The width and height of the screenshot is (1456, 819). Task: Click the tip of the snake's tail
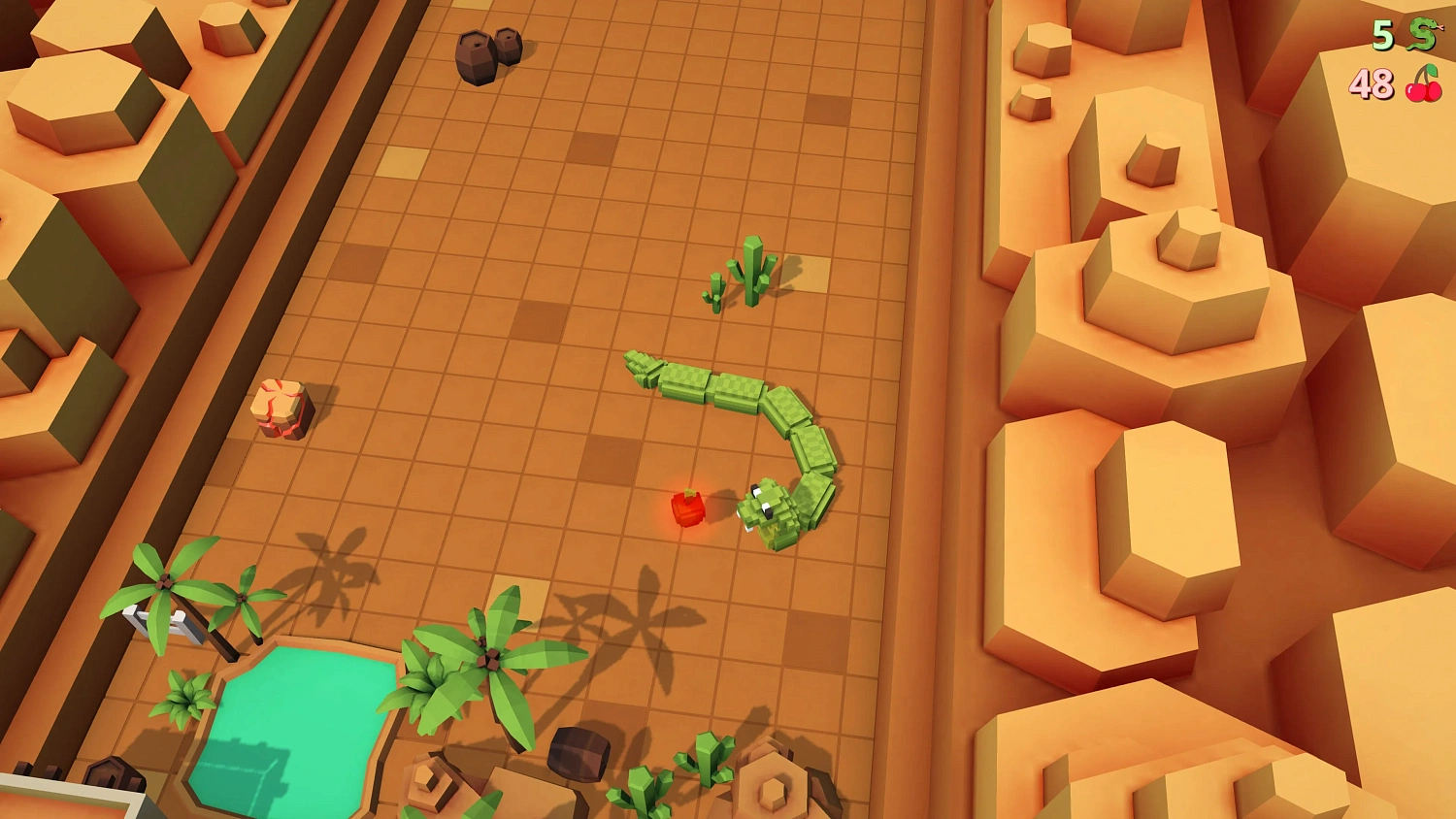click(x=636, y=359)
